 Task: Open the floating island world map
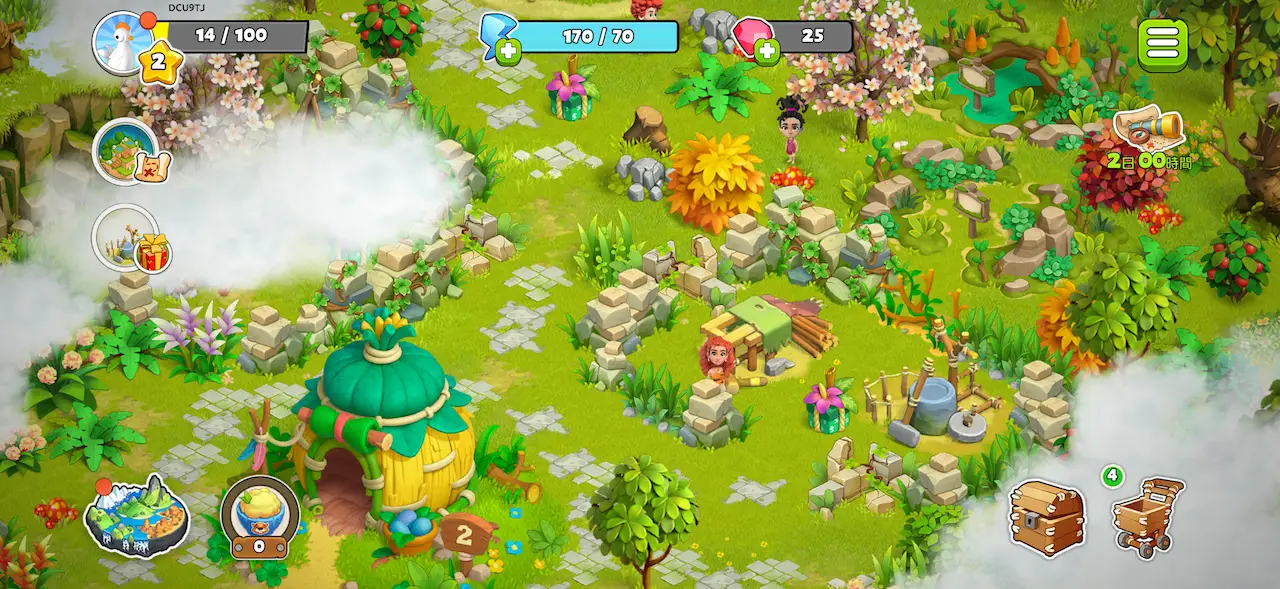pyautogui.click(x=136, y=516)
